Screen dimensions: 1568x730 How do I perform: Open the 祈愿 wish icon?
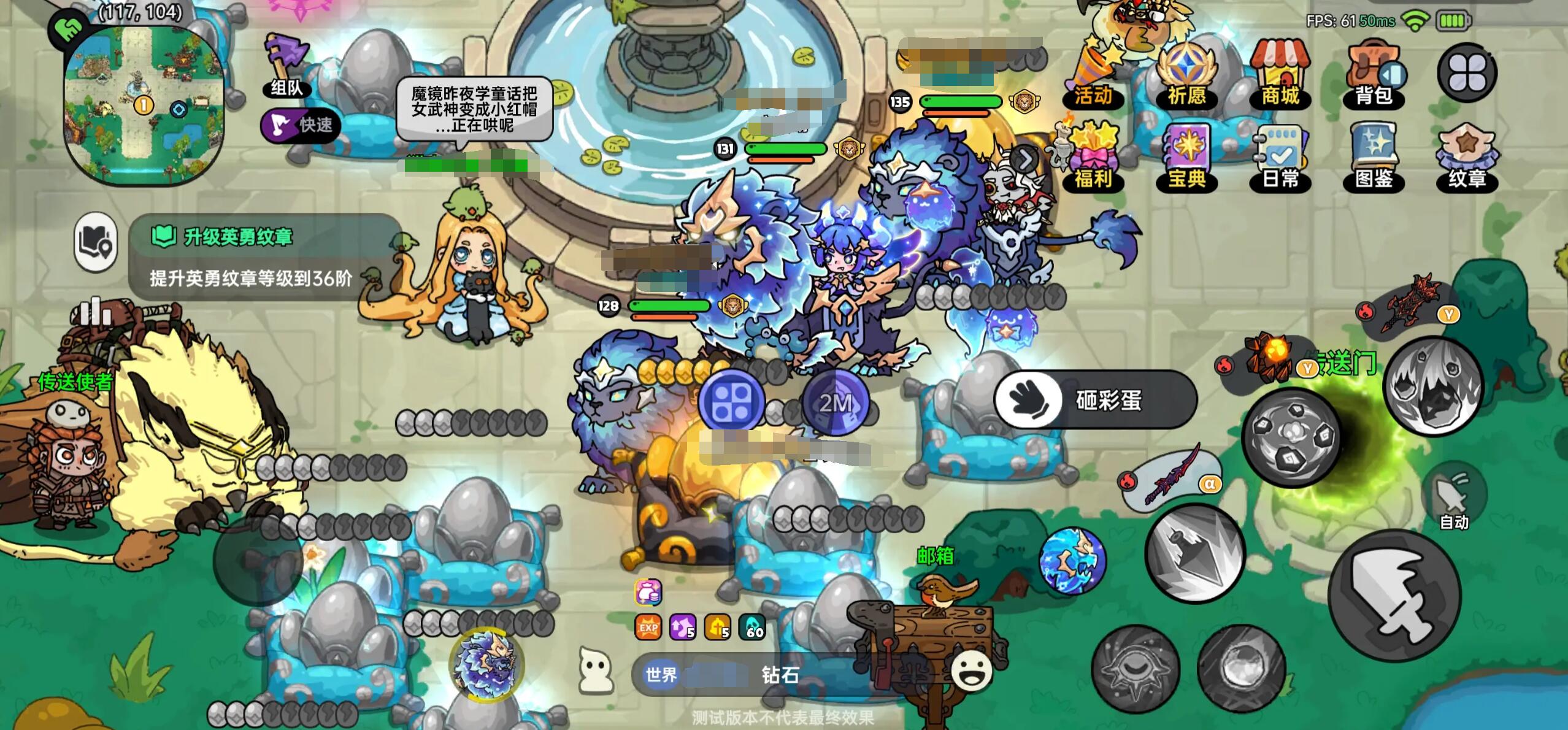1187,67
